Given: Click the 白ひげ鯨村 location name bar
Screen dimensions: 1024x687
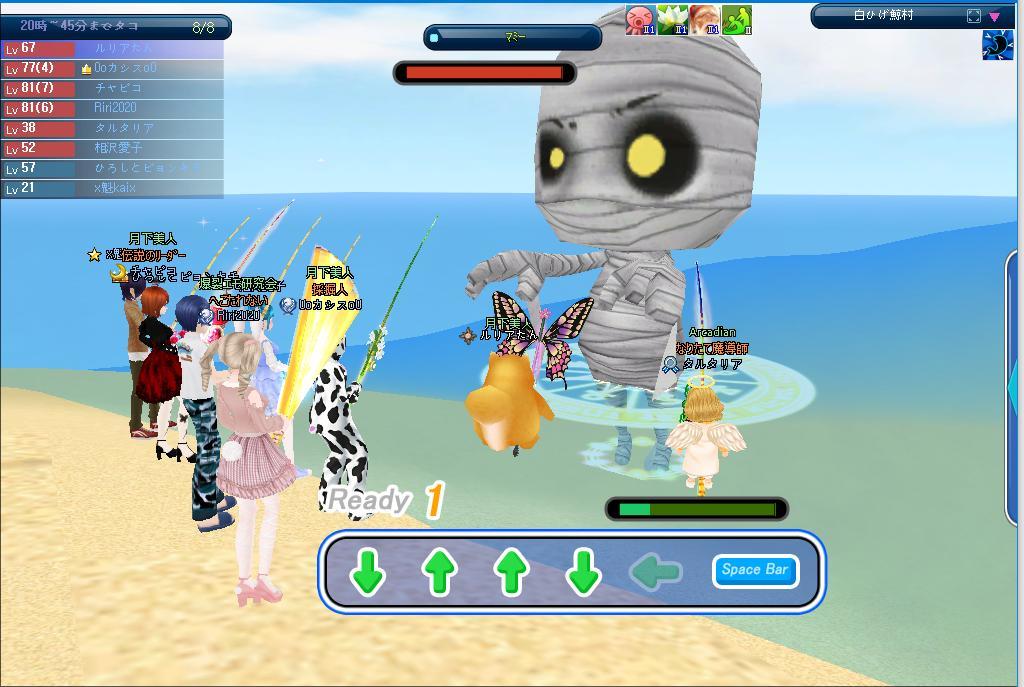Looking at the screenshot, I should point(884,16).
